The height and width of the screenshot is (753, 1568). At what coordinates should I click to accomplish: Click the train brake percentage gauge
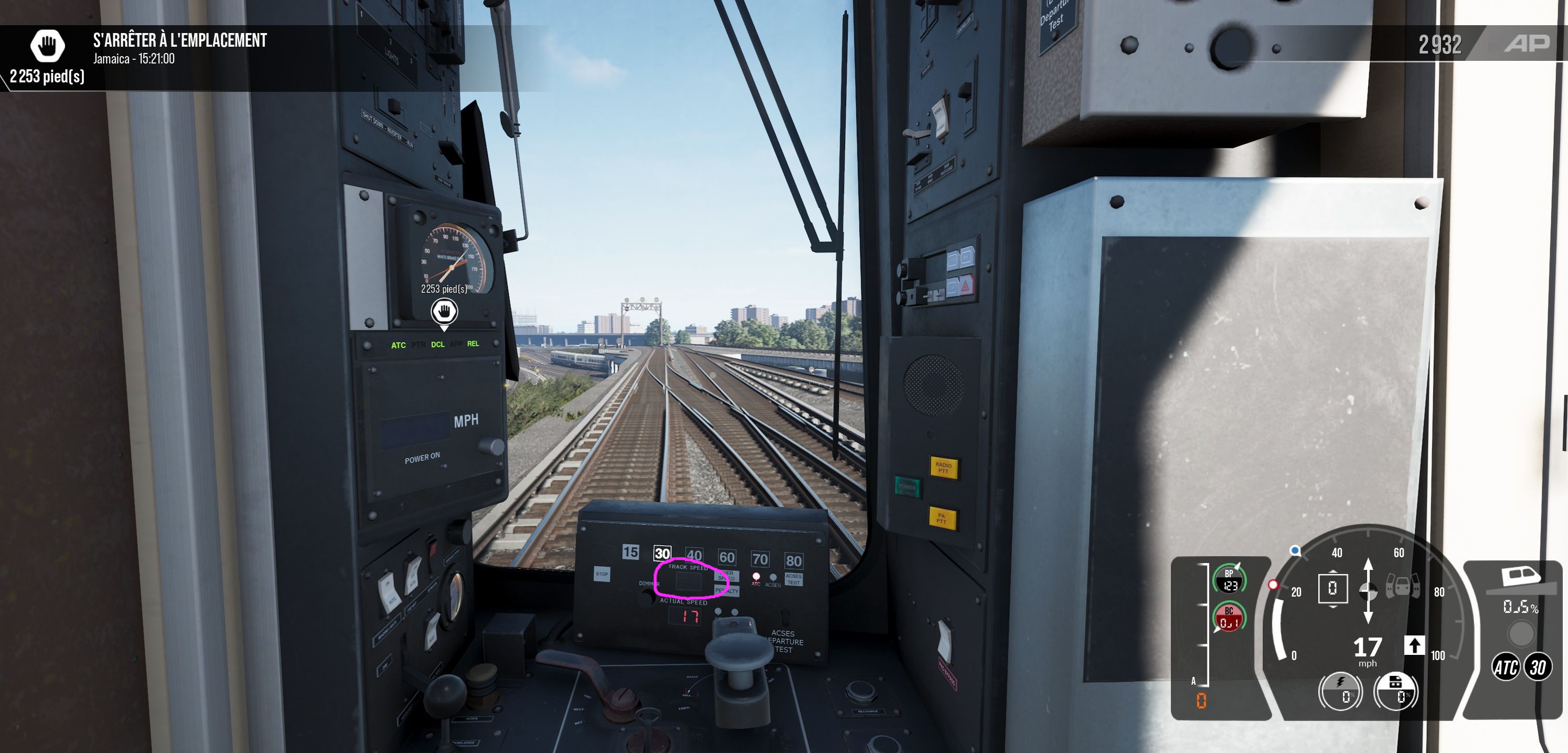(1396, 691)
